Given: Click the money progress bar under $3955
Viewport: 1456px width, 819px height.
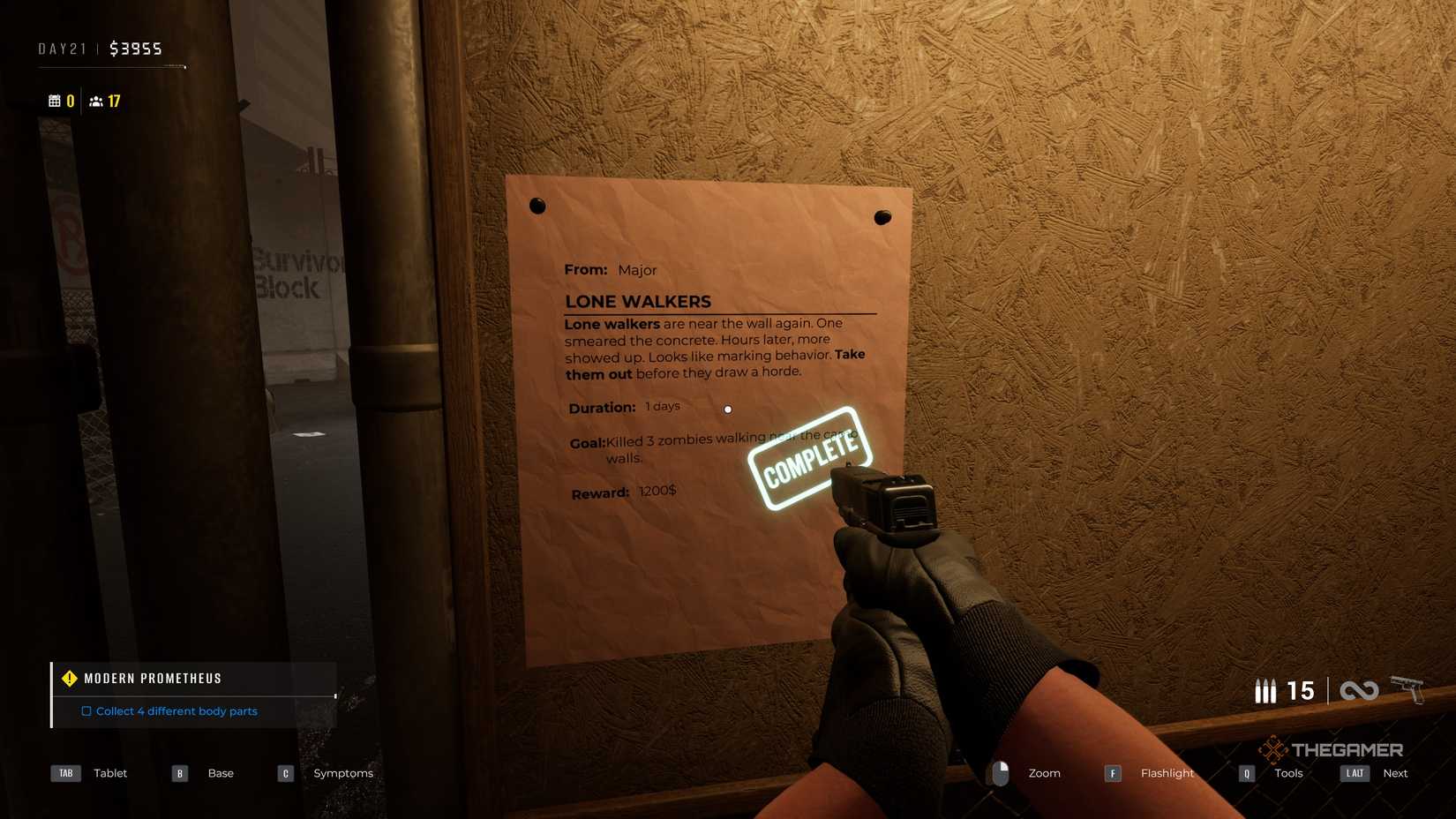Looking at the screenshot, I should (115, 66).
